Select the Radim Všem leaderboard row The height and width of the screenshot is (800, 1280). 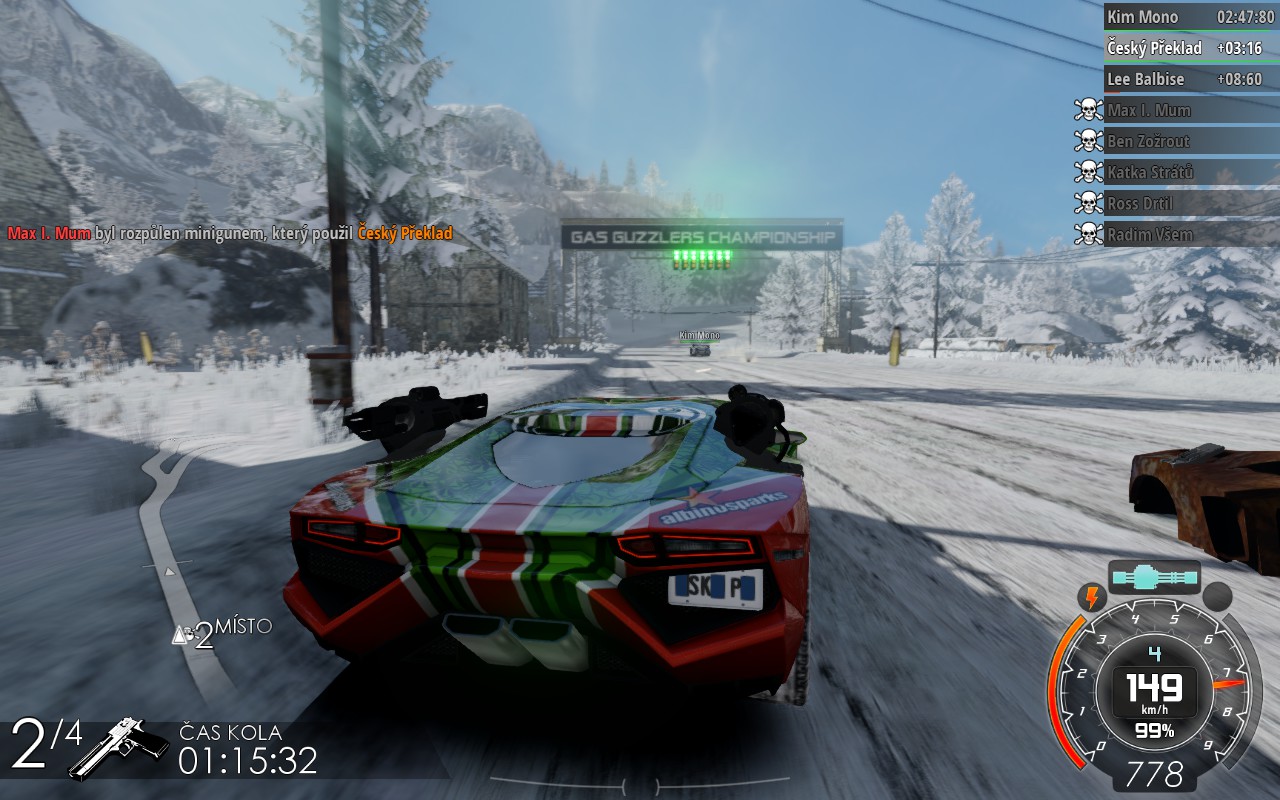click(1190, 234)
